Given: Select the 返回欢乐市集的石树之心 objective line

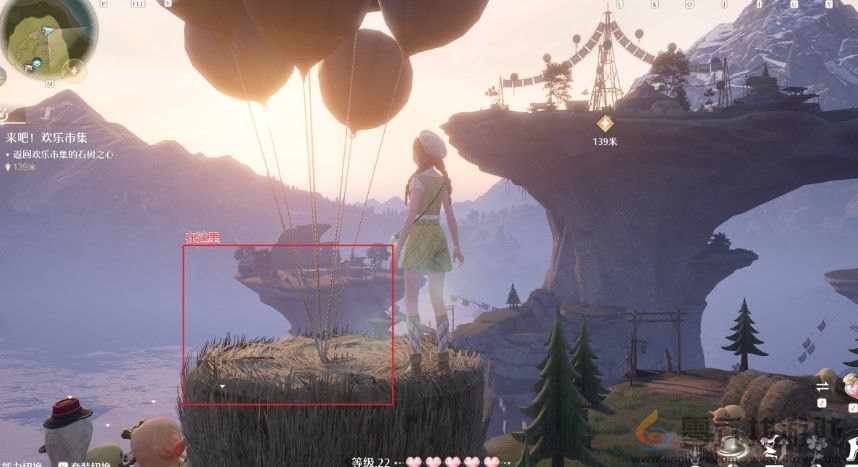Looking at the screenshot, I should tap(62, 154).
